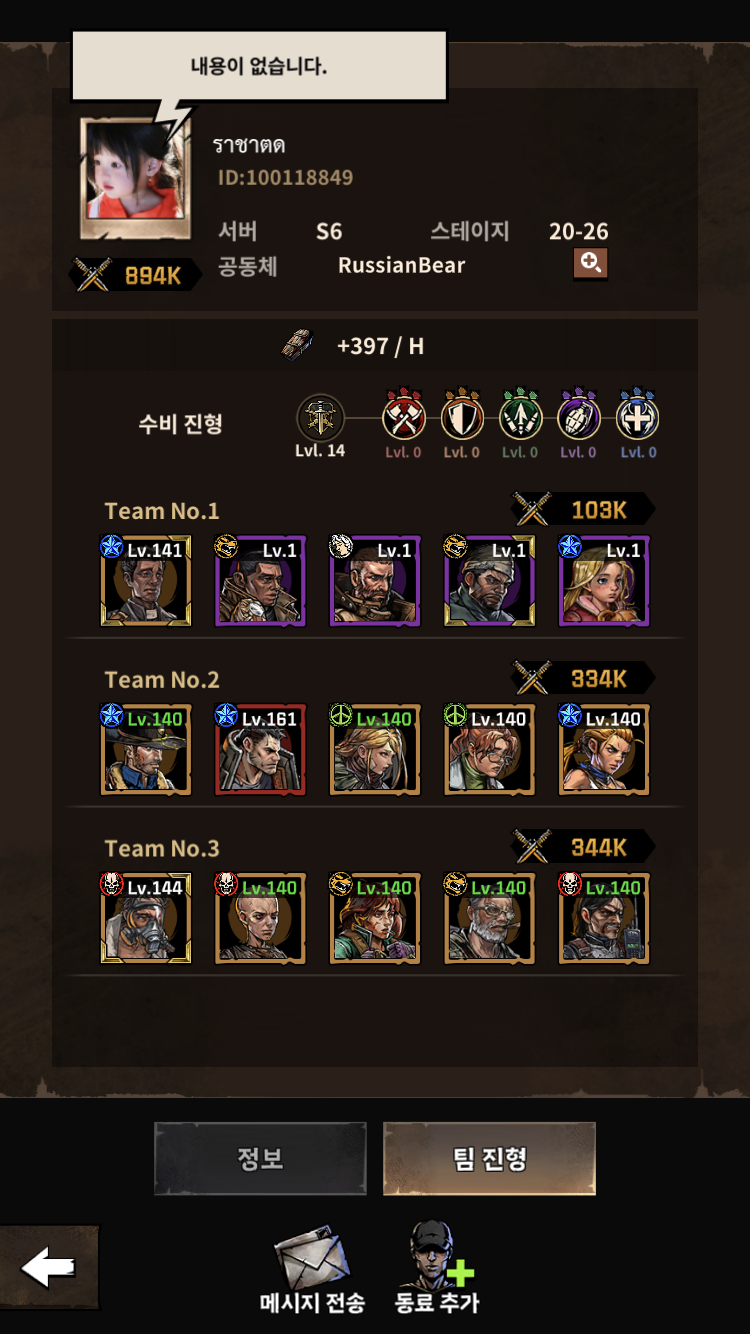Image resolution: width=750 pixels, height=1334 pixels.
Task: Inspect the purple grenade formation icon
Action: (579, 418)
